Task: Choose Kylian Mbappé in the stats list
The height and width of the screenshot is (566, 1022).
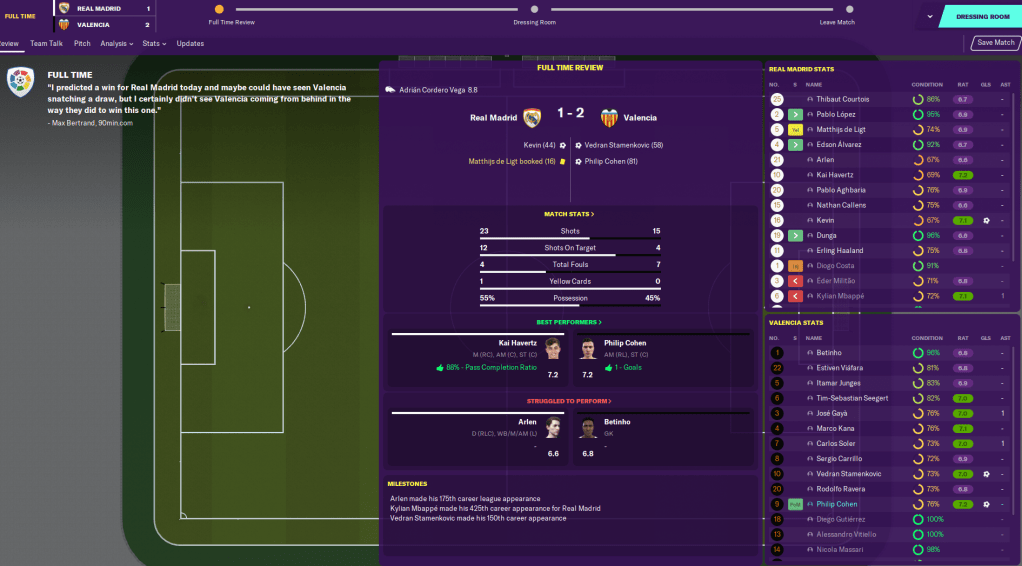Action: (x=839, y=297)
